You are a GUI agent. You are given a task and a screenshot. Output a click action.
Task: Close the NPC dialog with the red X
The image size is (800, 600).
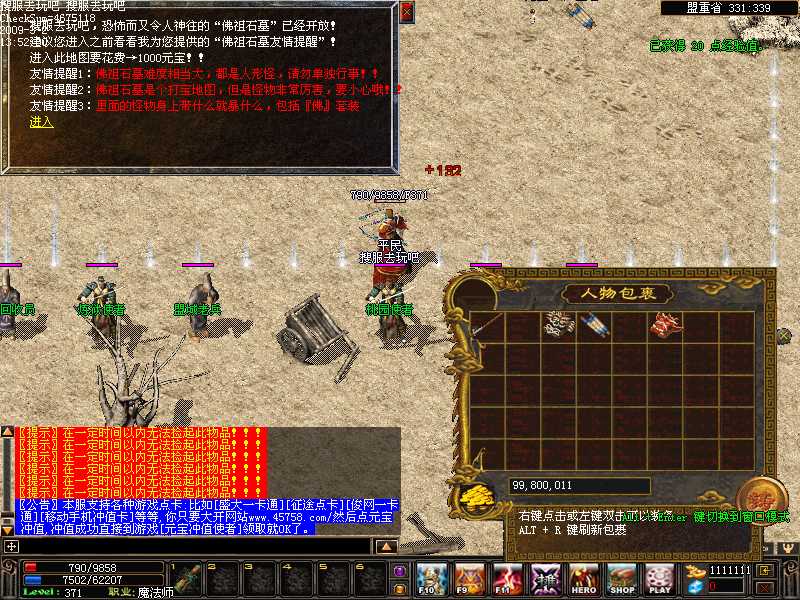406,12
